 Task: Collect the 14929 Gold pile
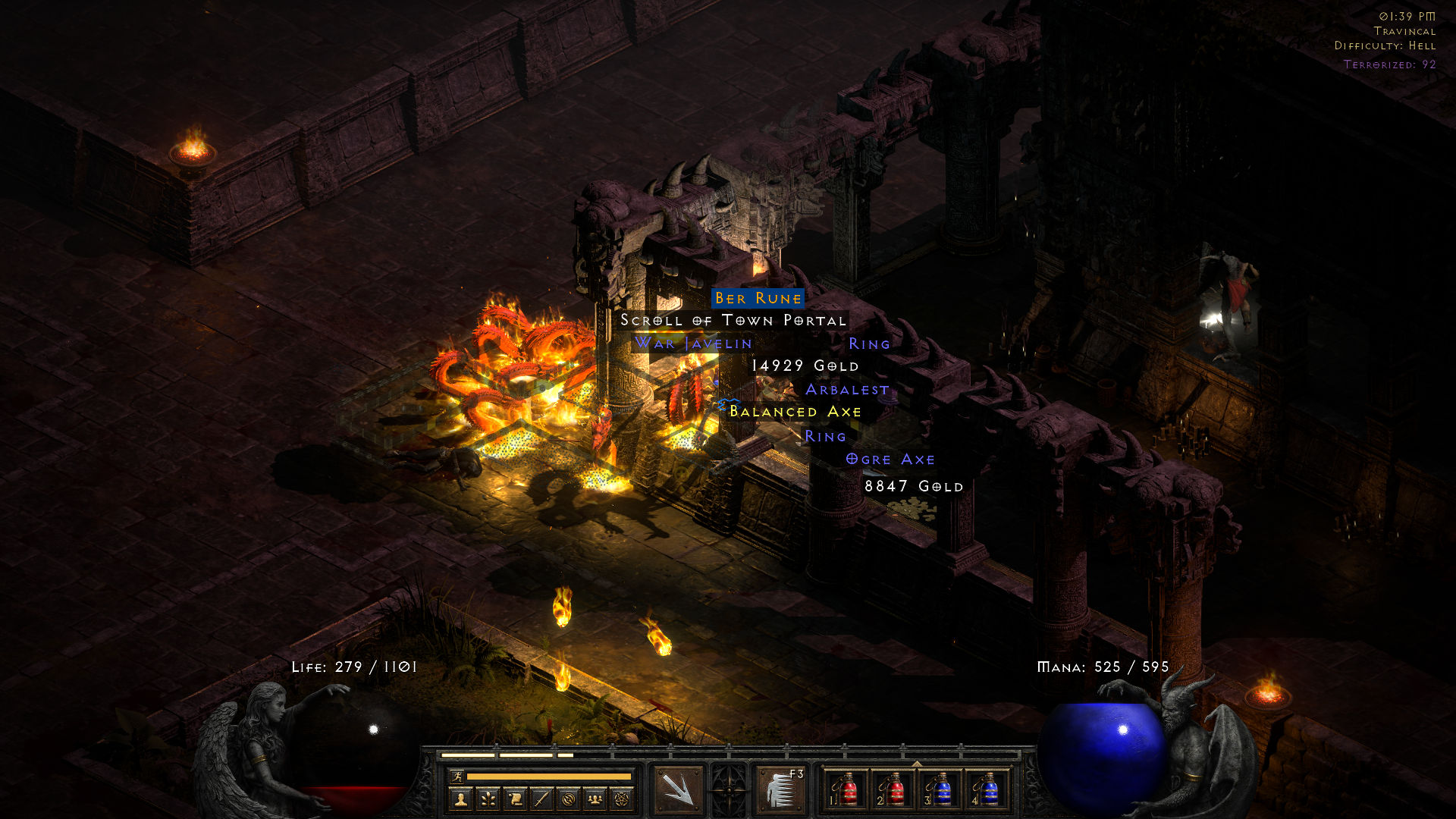click(x=805, y=366)
